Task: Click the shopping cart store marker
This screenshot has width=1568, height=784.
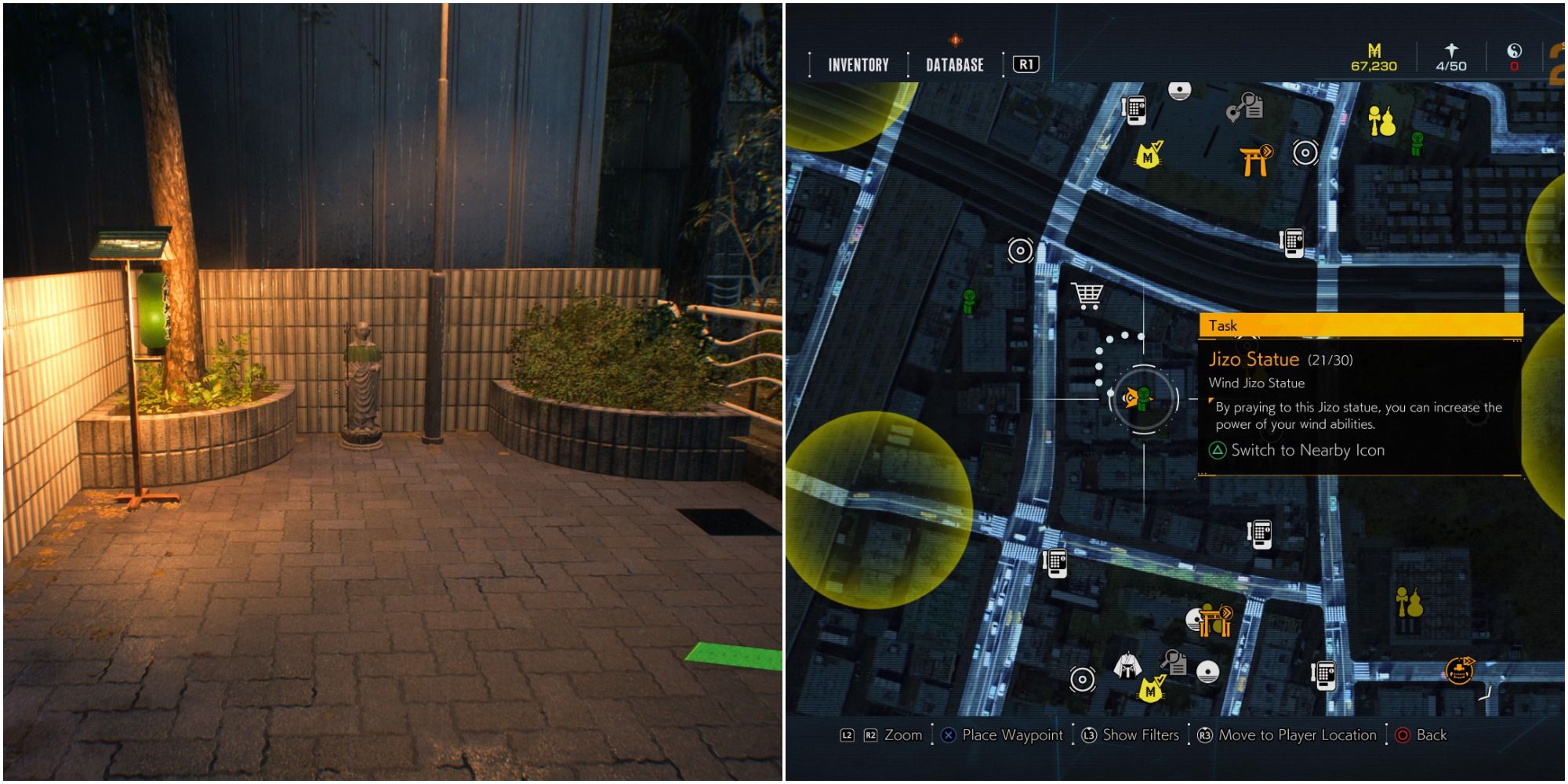Action: 1088,296
